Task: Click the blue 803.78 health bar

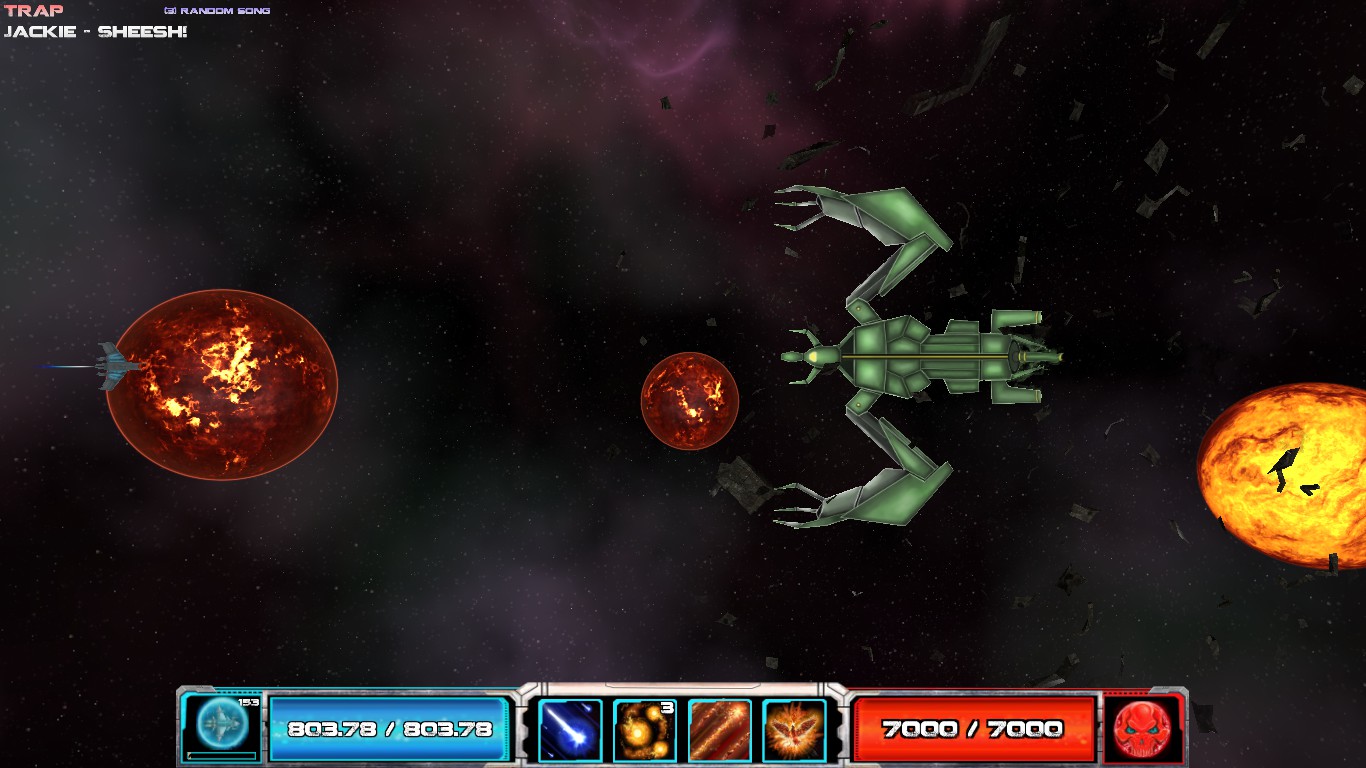Action: click(388, 729)
